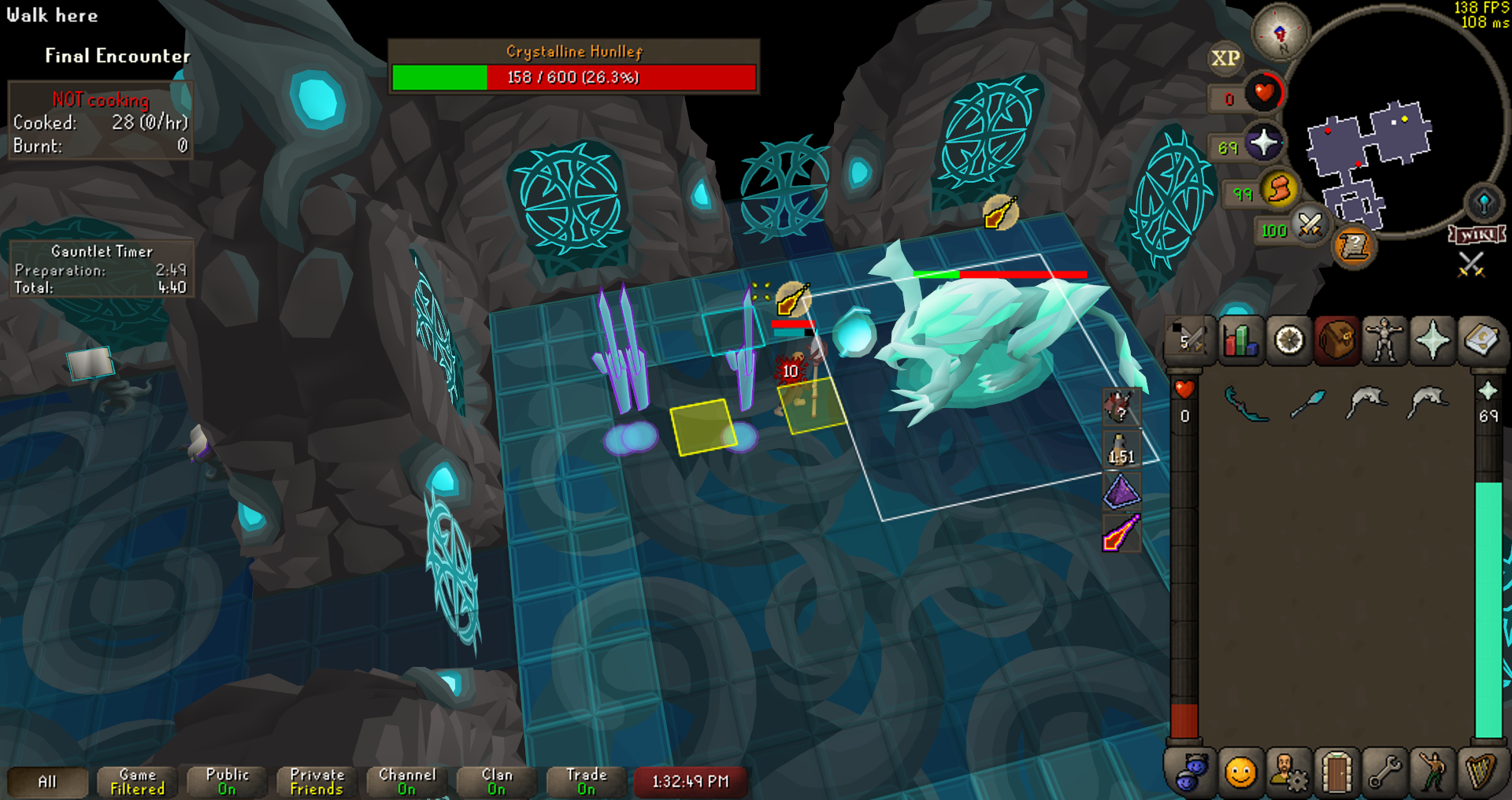Image resolution: width=1512 pixels, height=800 pixels.
Task: Switch to the Skills tab
Action: [x=1240, y=341]
